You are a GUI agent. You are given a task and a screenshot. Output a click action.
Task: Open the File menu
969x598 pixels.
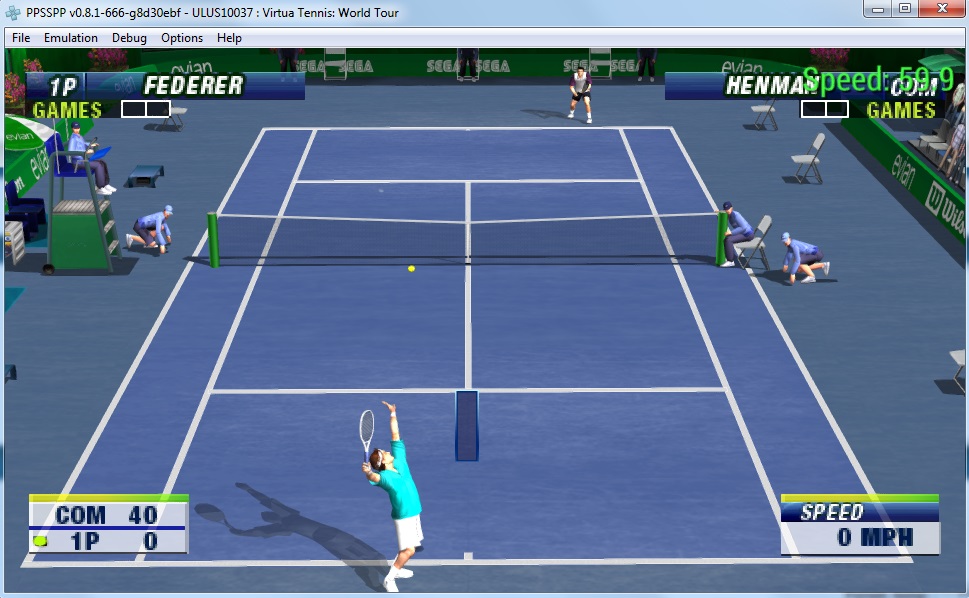(x=21, y=38)
